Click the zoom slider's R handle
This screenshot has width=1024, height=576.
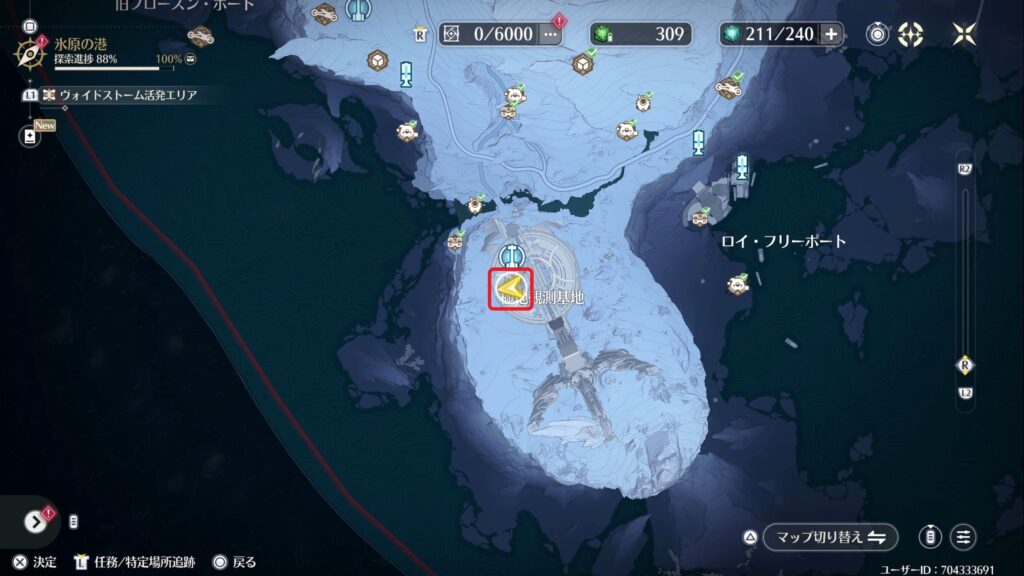tap(965, 364)
